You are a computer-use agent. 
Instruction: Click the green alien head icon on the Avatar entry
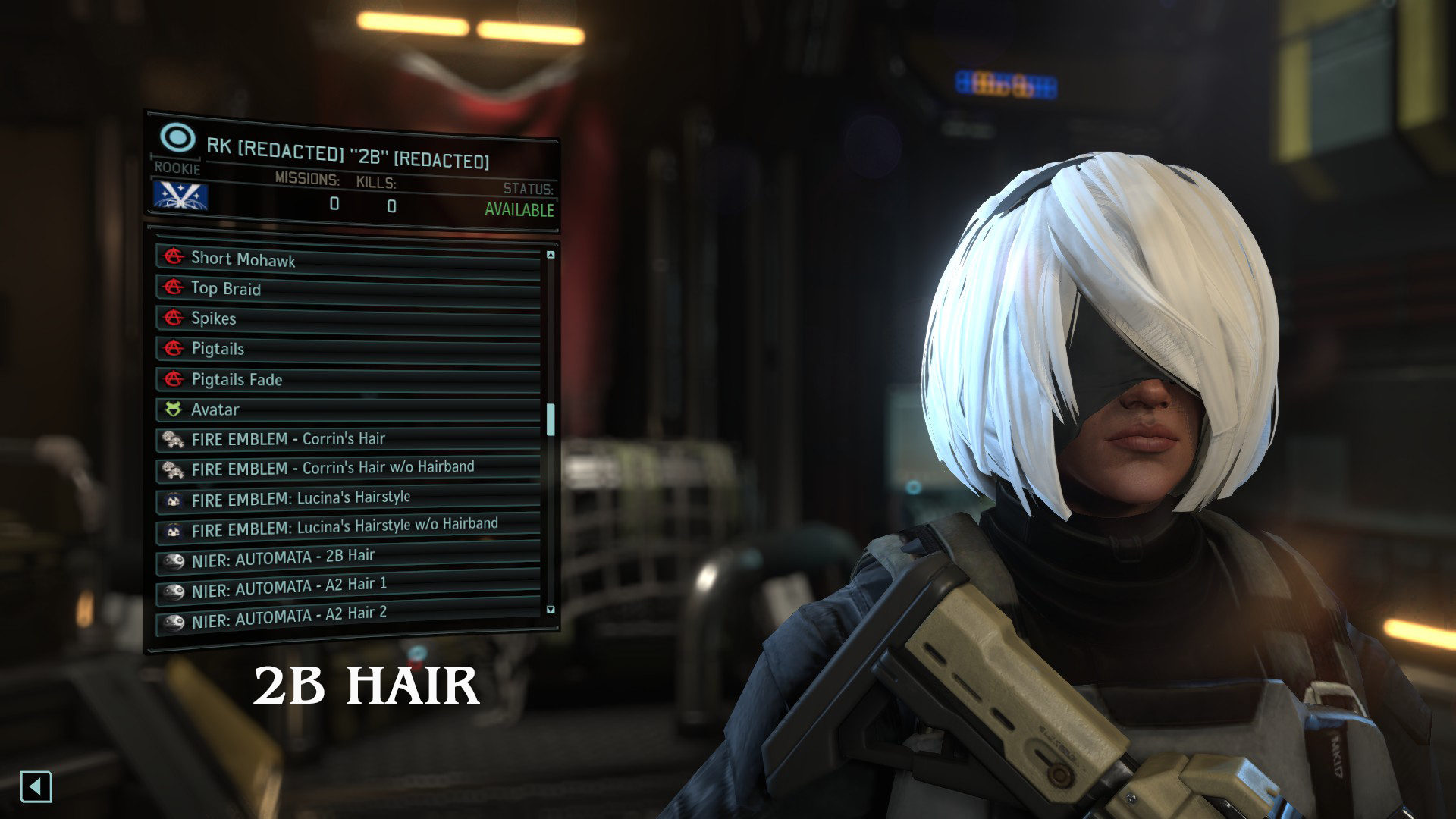[173, 409]
